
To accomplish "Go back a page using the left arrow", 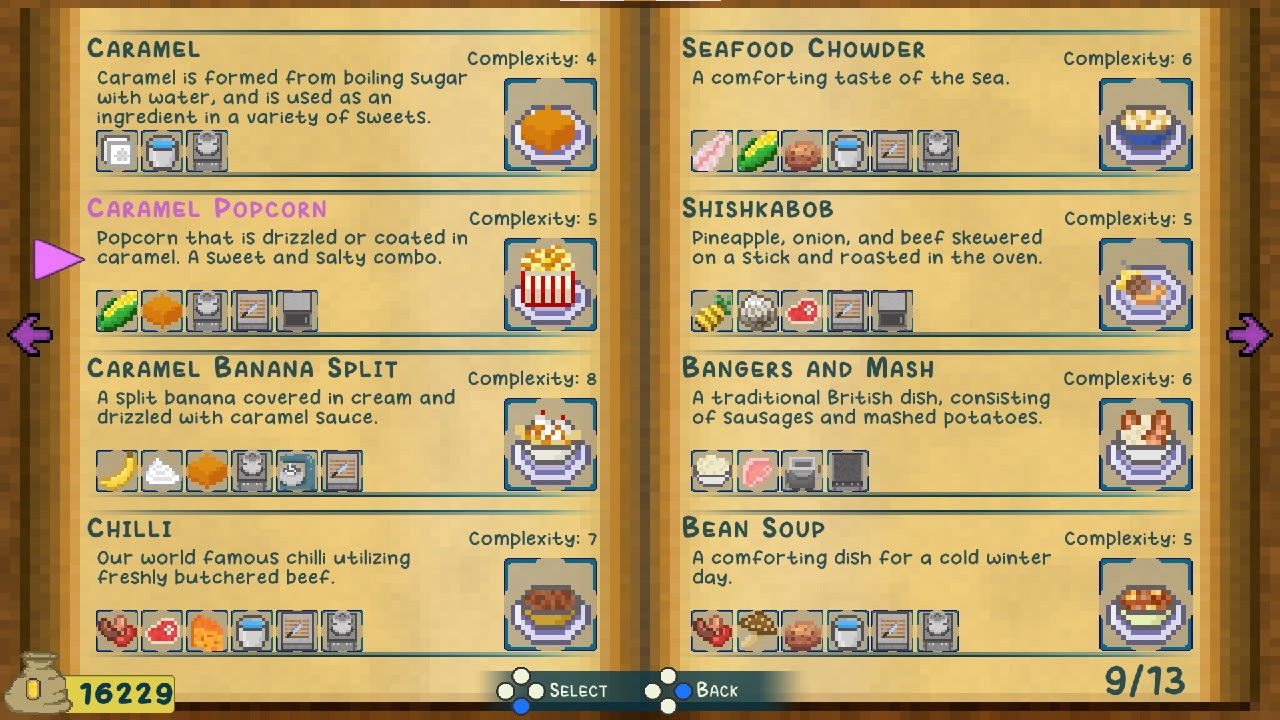I will point(28,333).
